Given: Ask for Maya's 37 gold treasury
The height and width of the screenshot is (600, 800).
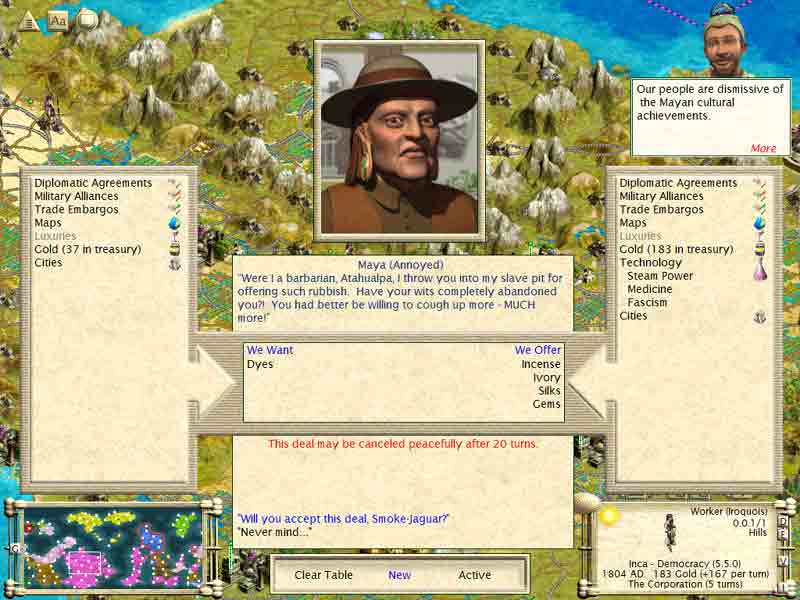Looking at the screenshot, I should [88, 249].
